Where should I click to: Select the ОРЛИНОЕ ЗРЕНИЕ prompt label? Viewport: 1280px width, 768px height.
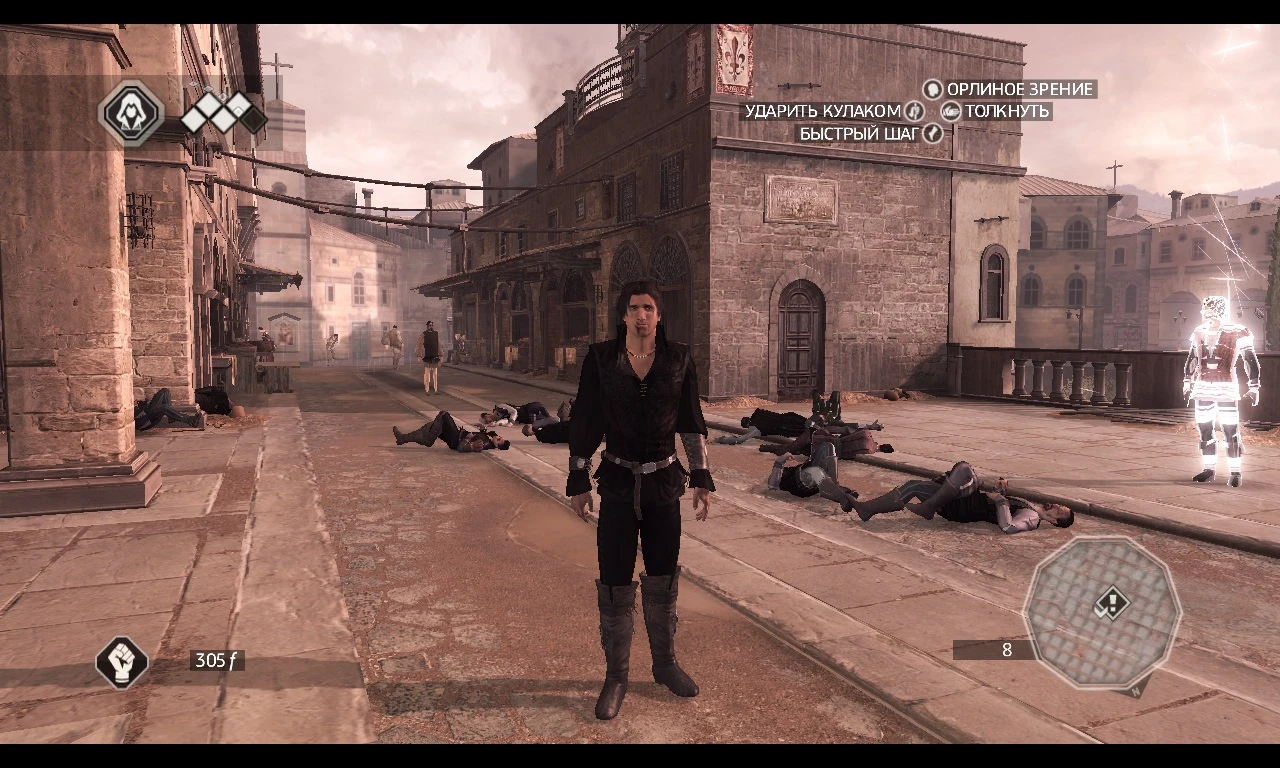(x=1020, y=89)
